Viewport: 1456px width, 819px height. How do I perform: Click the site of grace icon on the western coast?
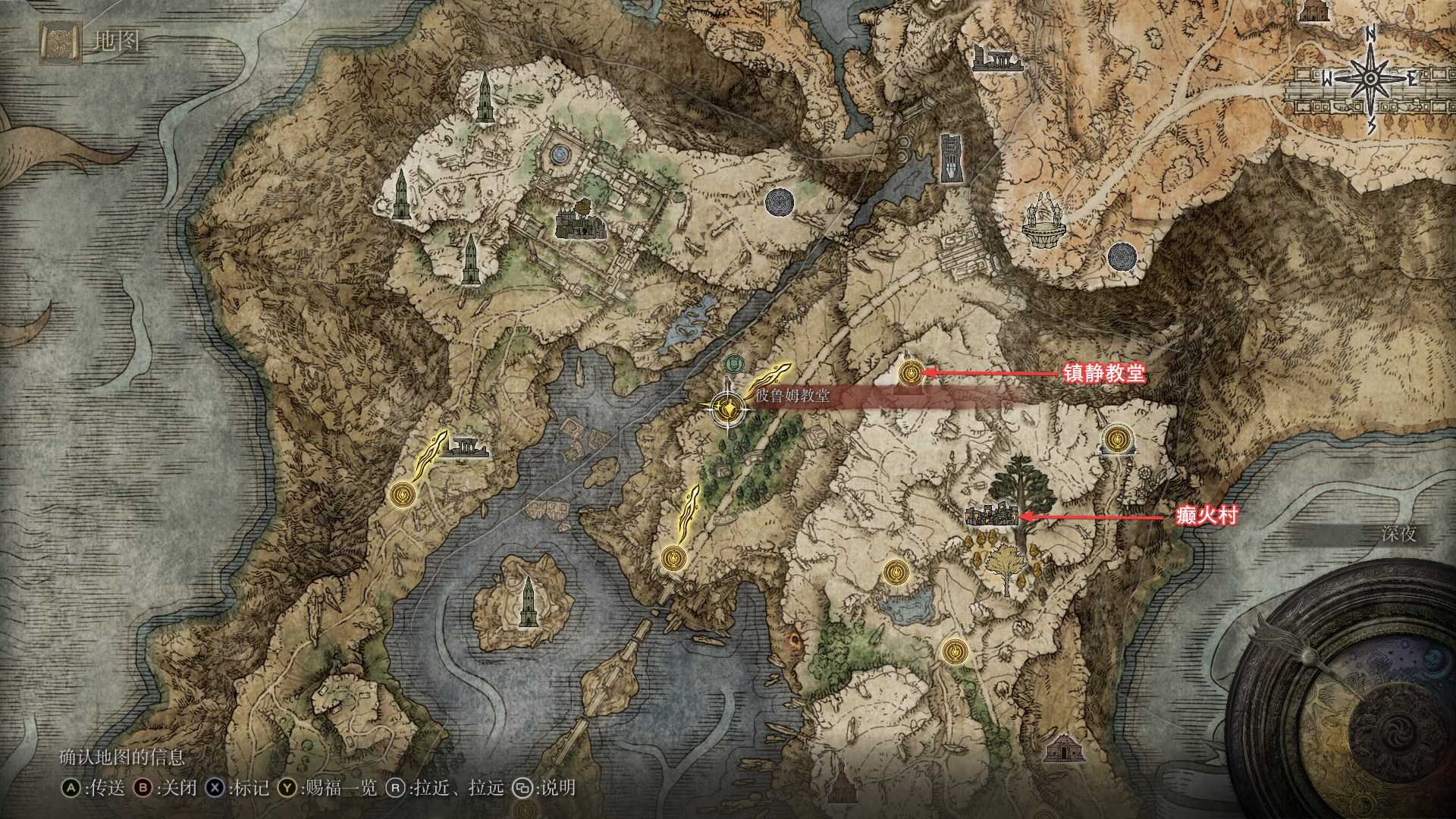coord(403,494)
